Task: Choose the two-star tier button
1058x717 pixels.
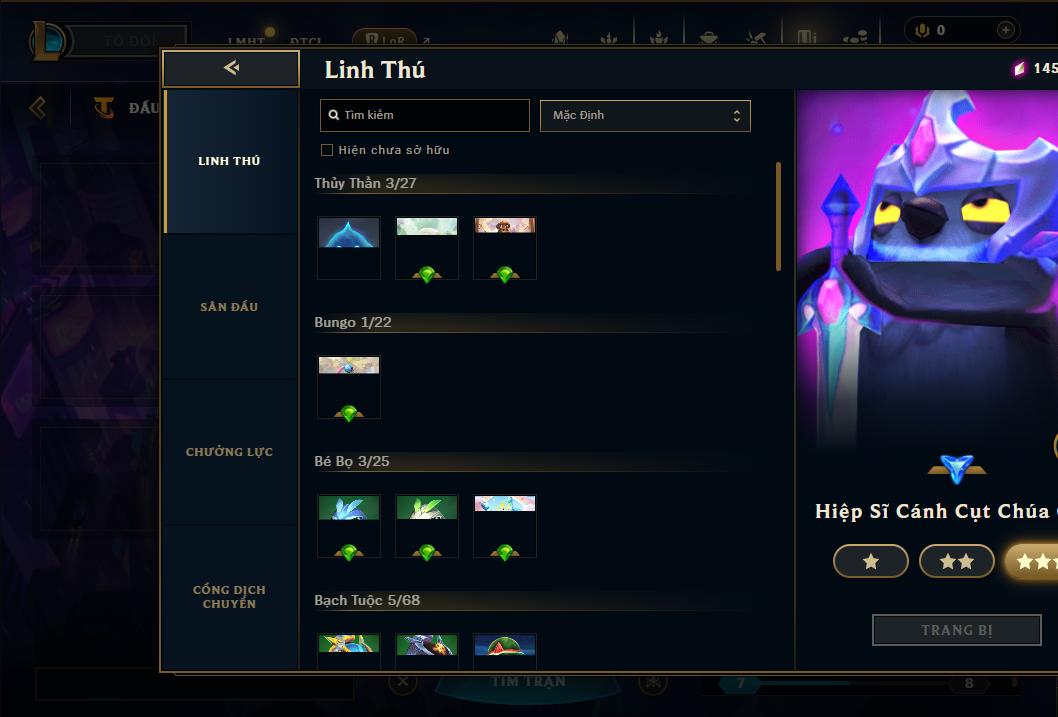Action: coord(957,562)
